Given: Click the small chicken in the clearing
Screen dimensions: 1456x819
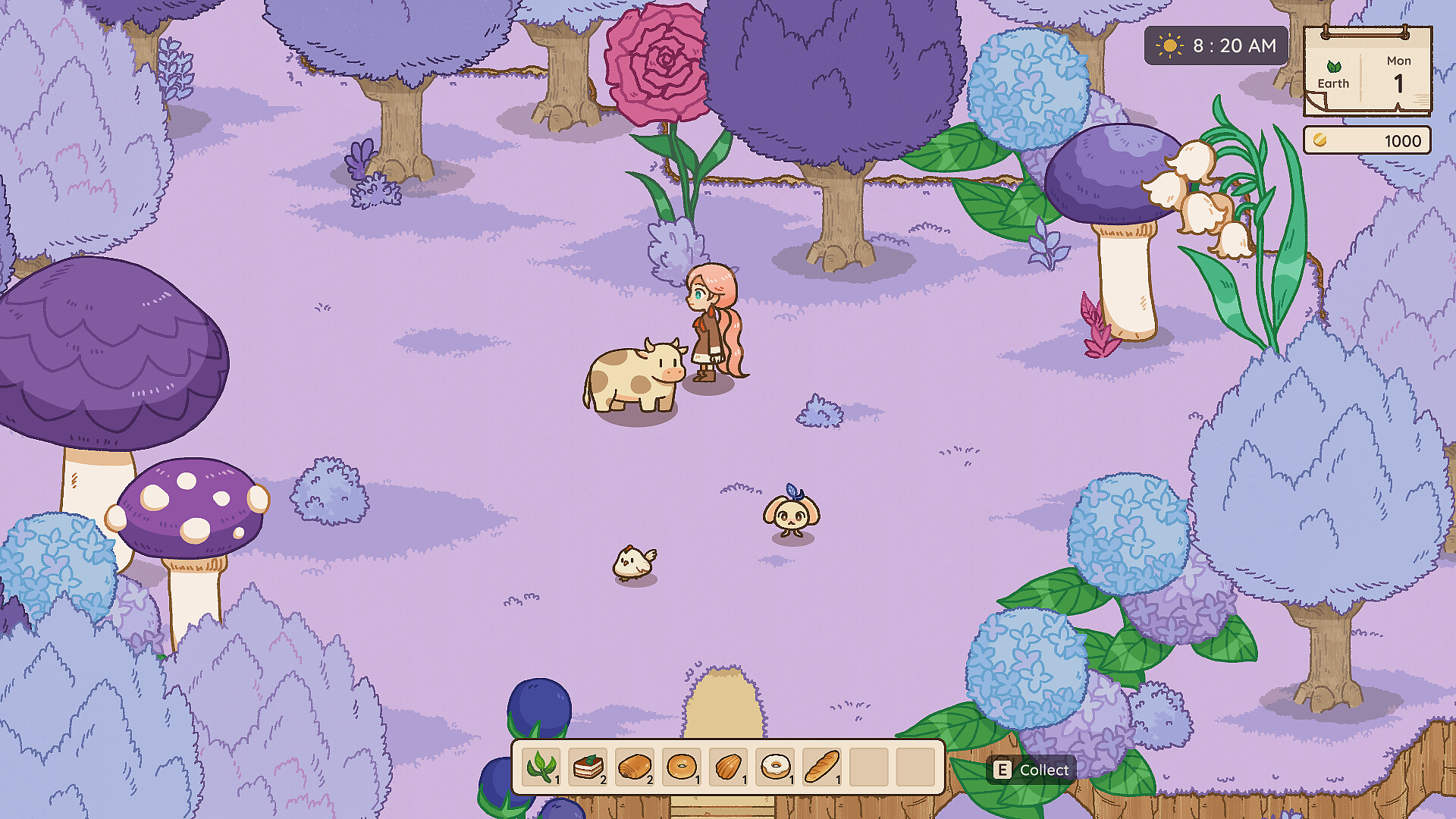Looking at the screenshot, I should (634, 561).
